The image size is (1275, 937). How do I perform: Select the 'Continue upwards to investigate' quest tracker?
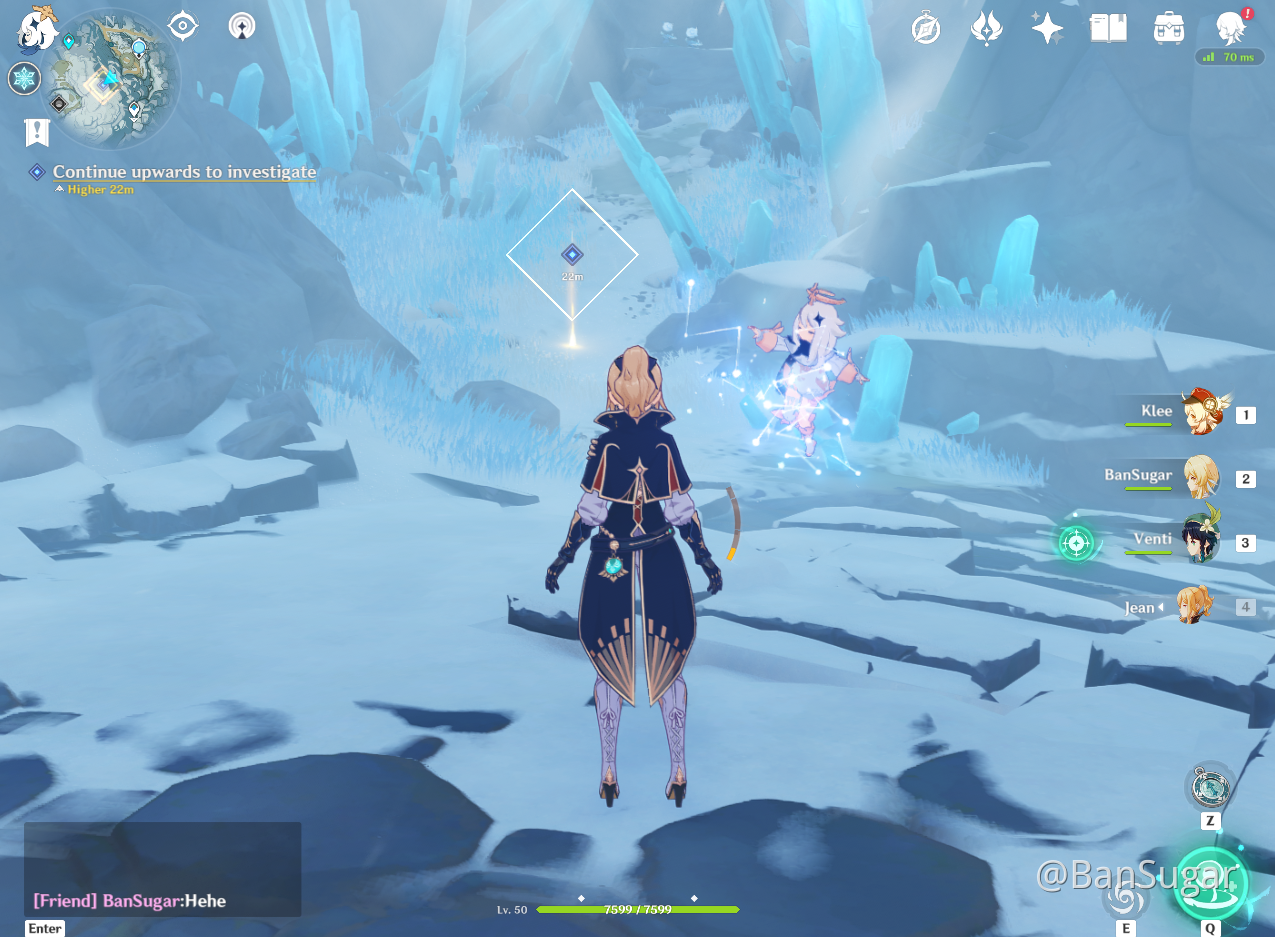184,172
